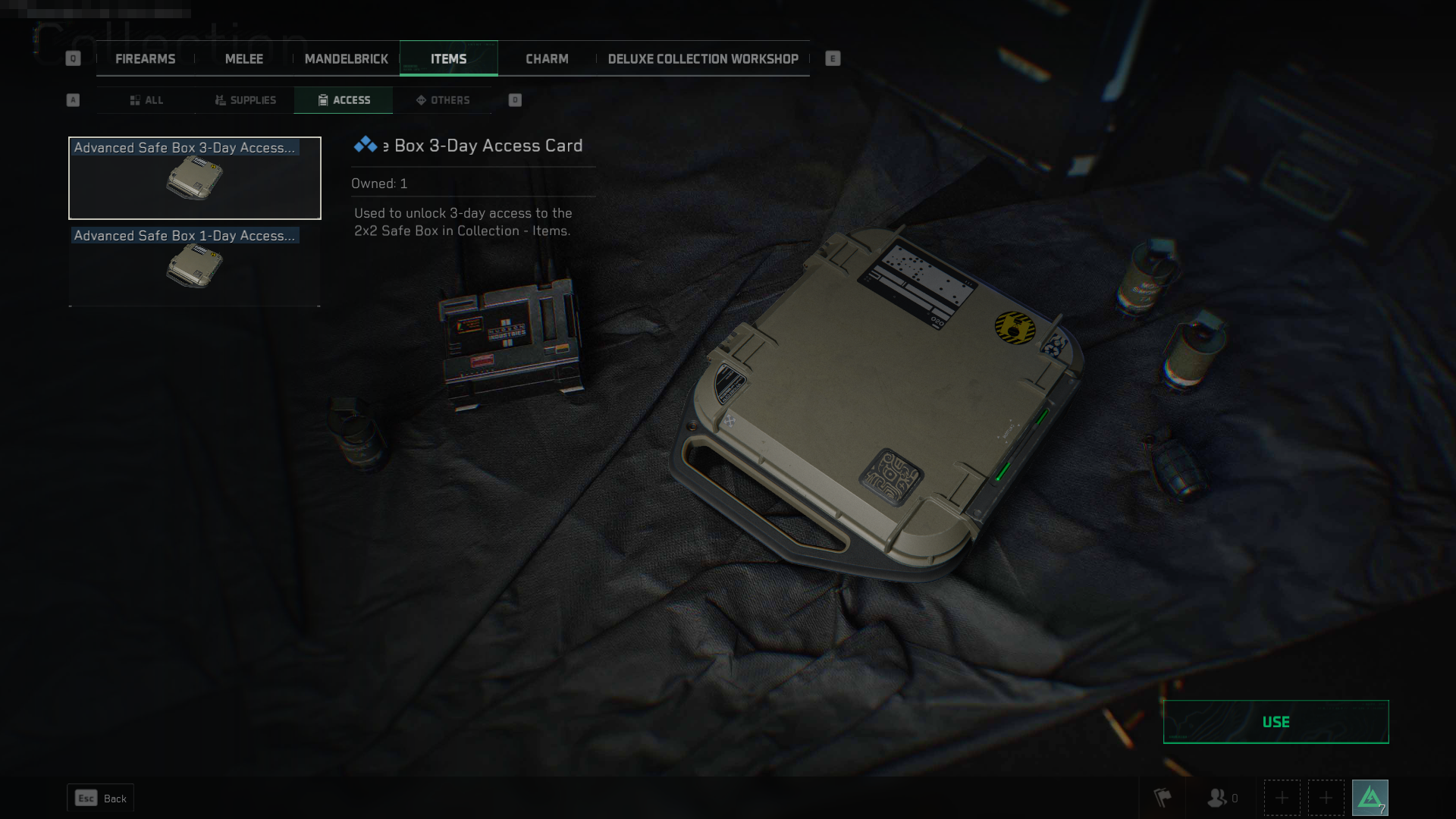
Task: Click the second empty plus slot
Action: point(1326,797)
